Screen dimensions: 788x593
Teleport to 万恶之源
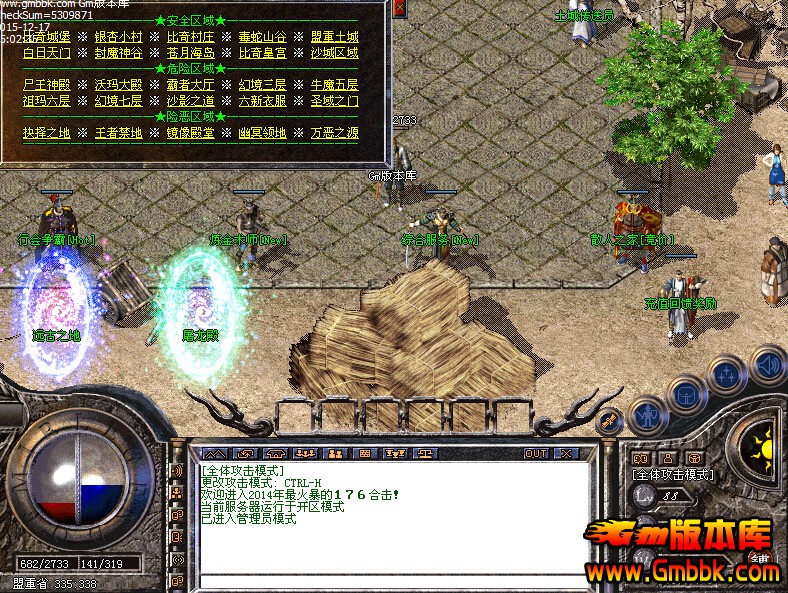tap(334, 133)
